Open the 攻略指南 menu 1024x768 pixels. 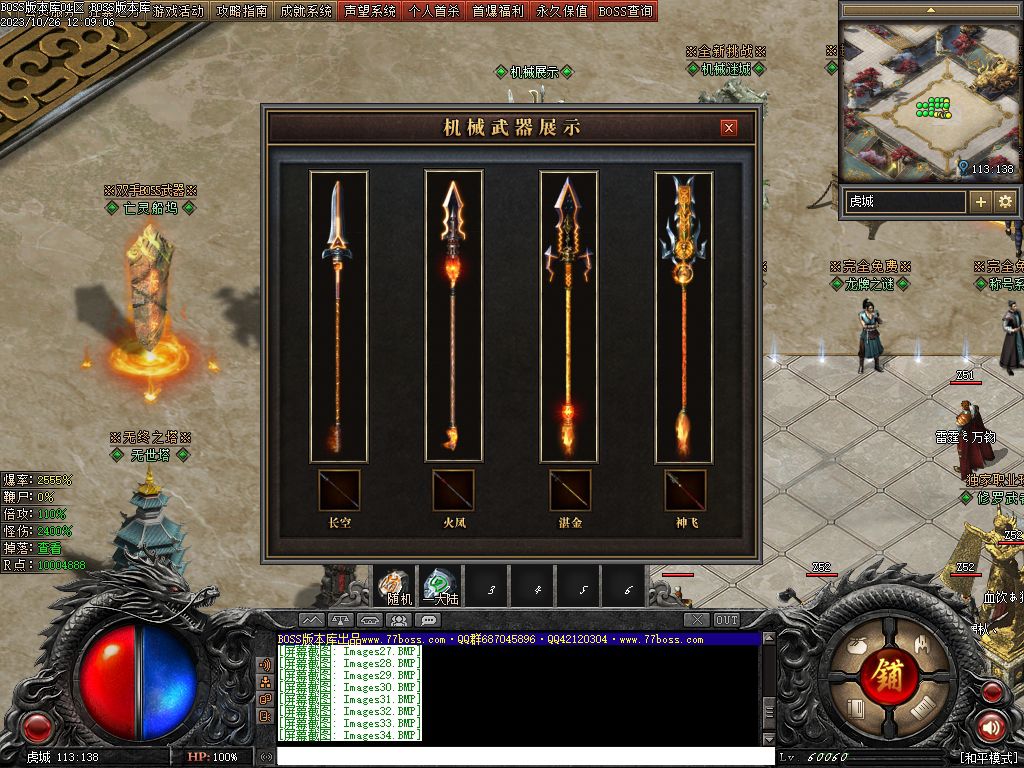point(242,12)
